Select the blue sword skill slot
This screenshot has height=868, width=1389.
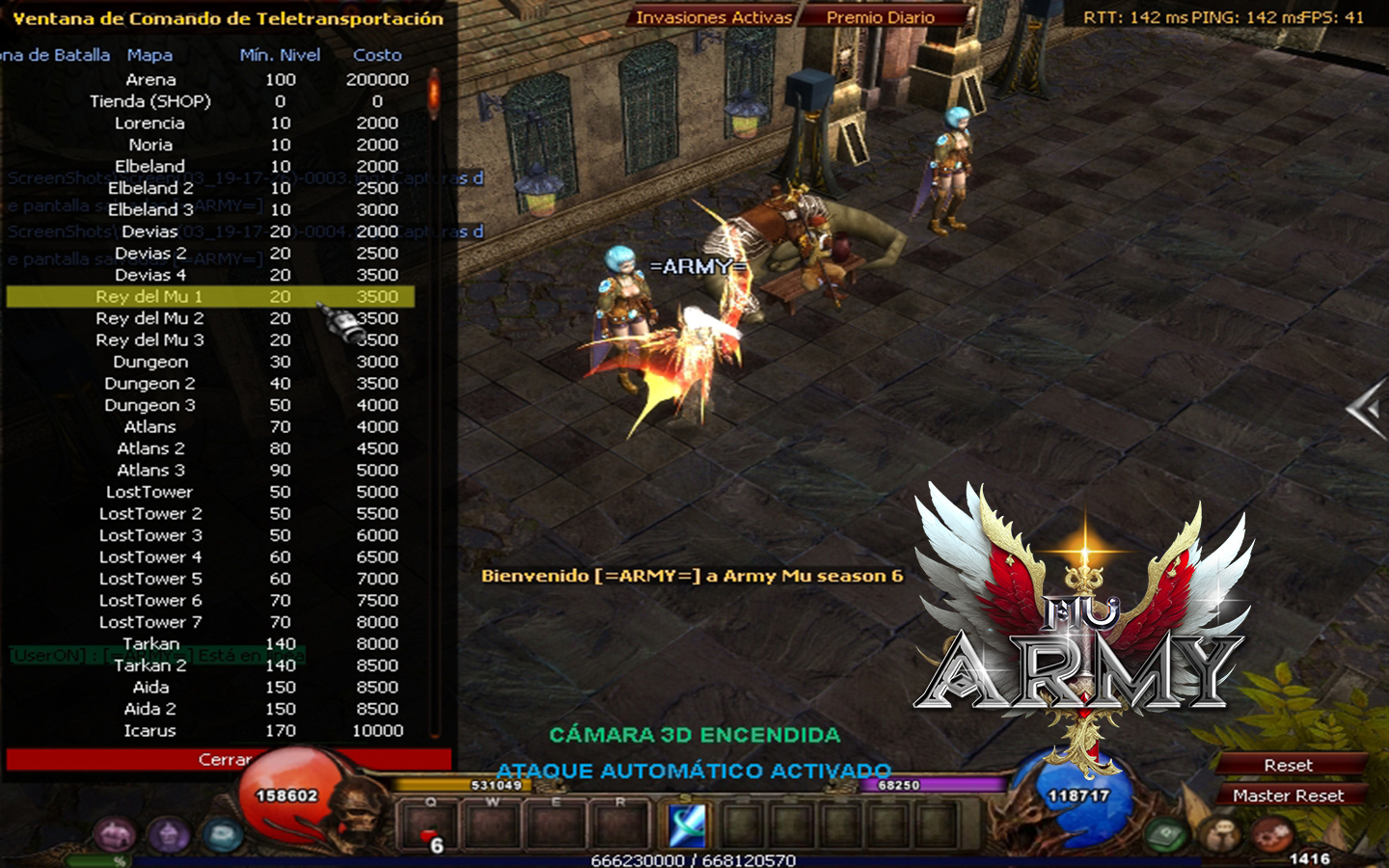[x=687, y=826]
